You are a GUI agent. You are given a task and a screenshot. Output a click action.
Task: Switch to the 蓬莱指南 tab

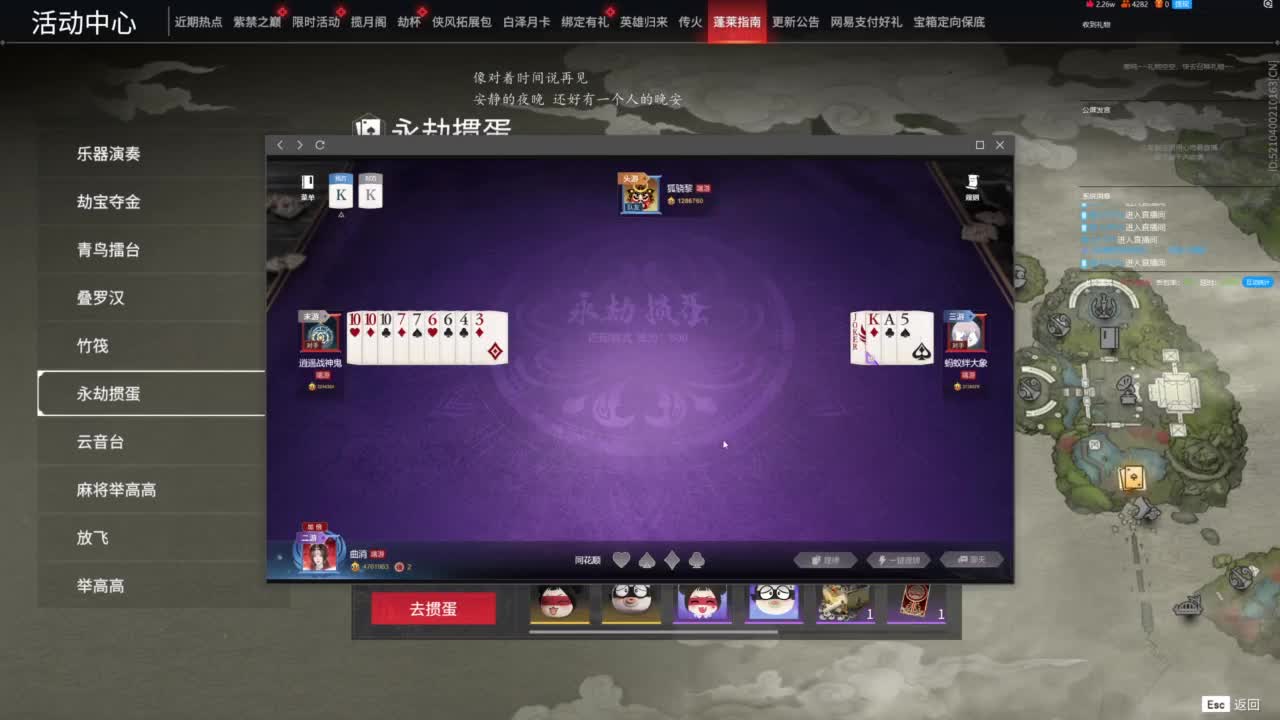point(740,20)
